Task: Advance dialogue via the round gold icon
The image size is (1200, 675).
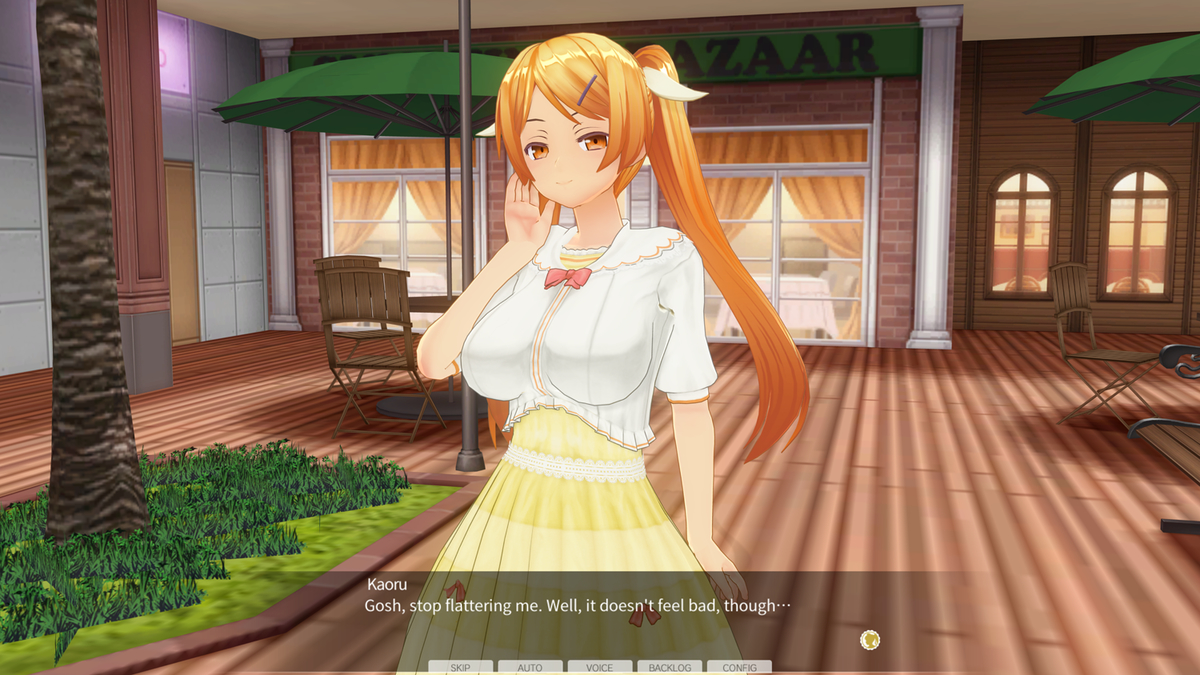Action: click(870, 640)
